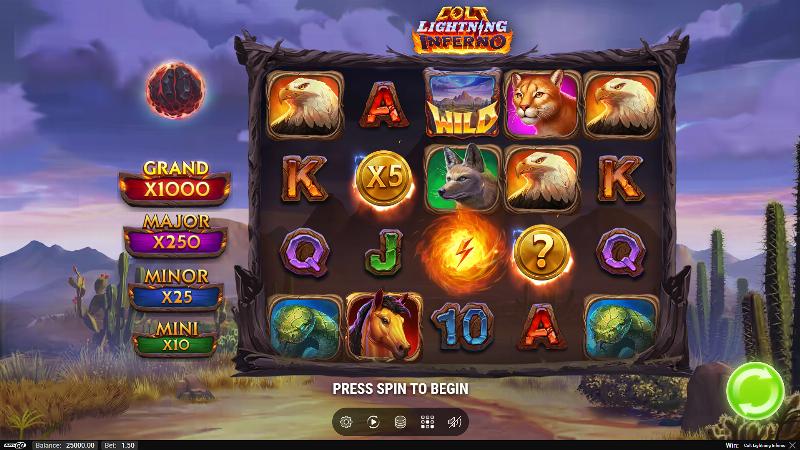Show the paytable grid icon
800x450 pixels.
pyautogui.click(x=427, y=422)
